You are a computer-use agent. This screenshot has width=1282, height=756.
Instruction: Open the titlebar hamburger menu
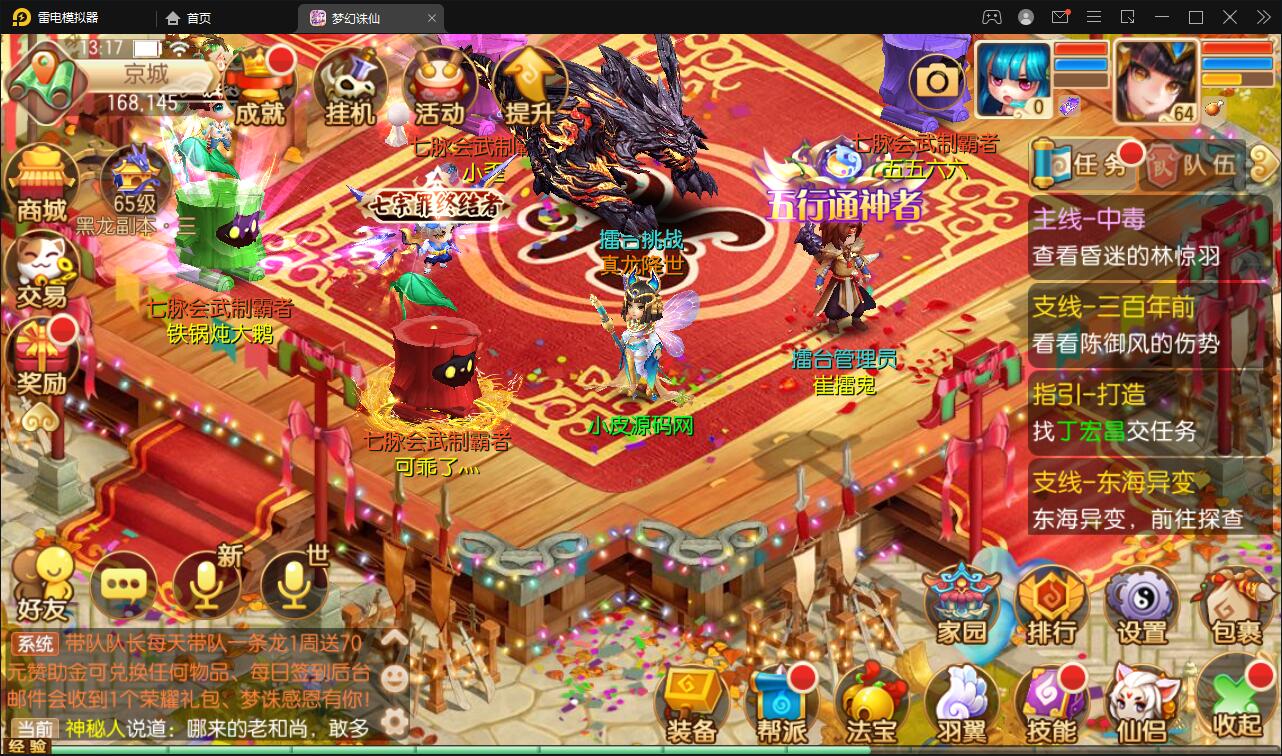[x=1094, y=17]
